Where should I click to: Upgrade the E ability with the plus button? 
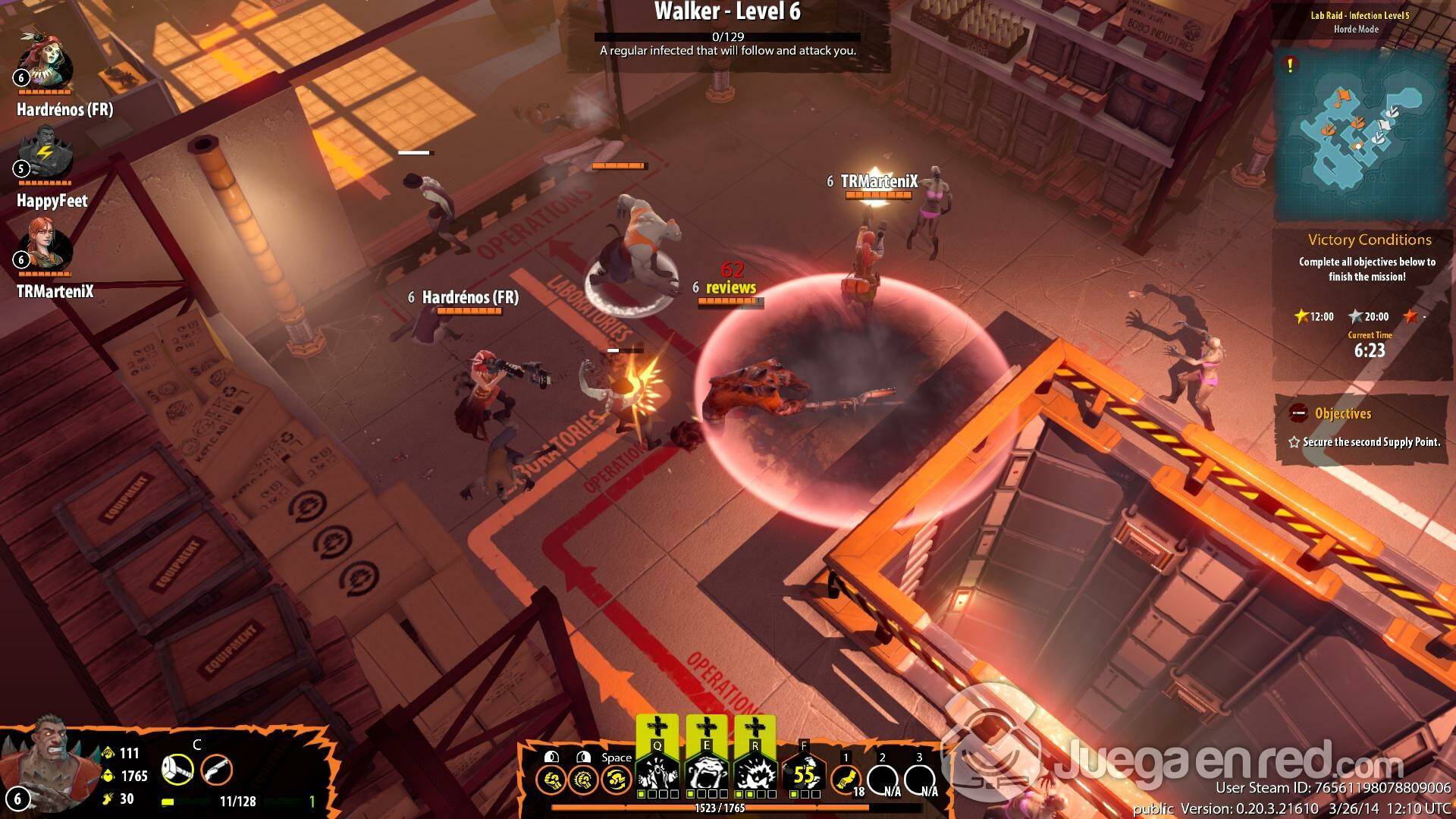706,728
